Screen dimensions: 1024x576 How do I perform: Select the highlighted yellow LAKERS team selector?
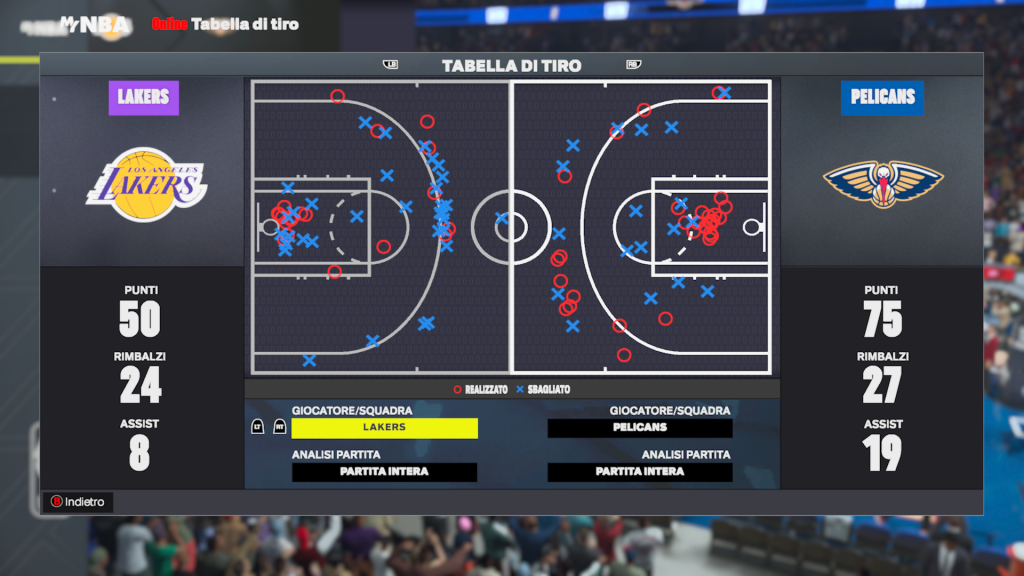coord(384,428)
